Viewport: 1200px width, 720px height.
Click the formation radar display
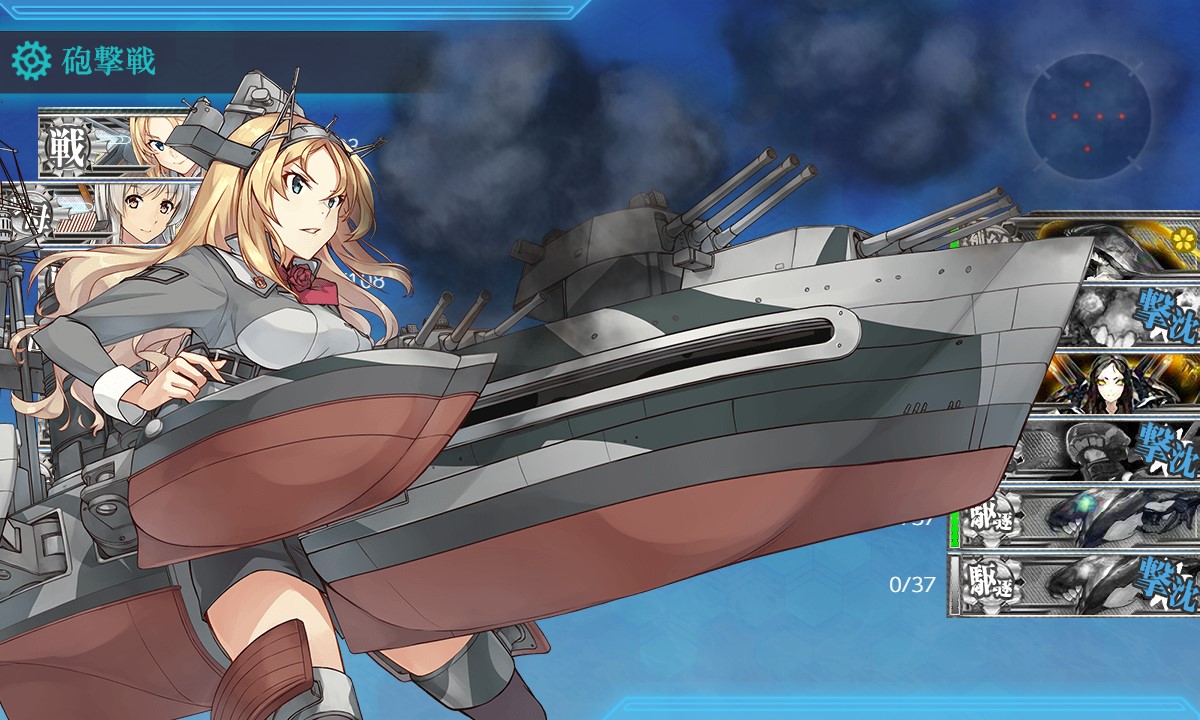(1087, 117)
